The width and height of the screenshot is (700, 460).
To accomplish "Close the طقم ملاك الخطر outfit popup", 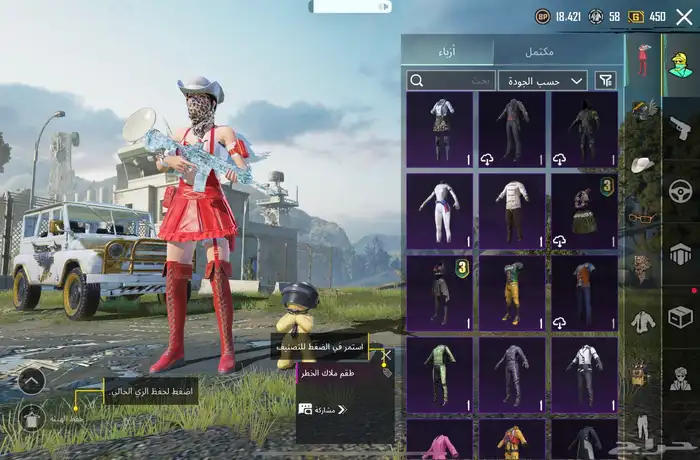I will click(x=385, y=355).
